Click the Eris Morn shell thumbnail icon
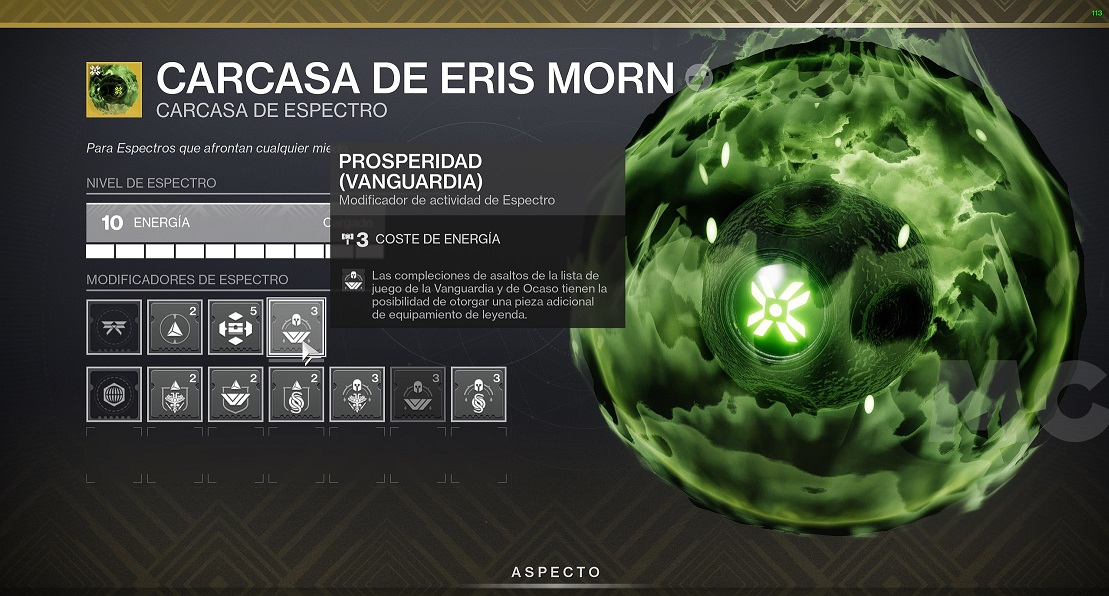 (114, 90)
